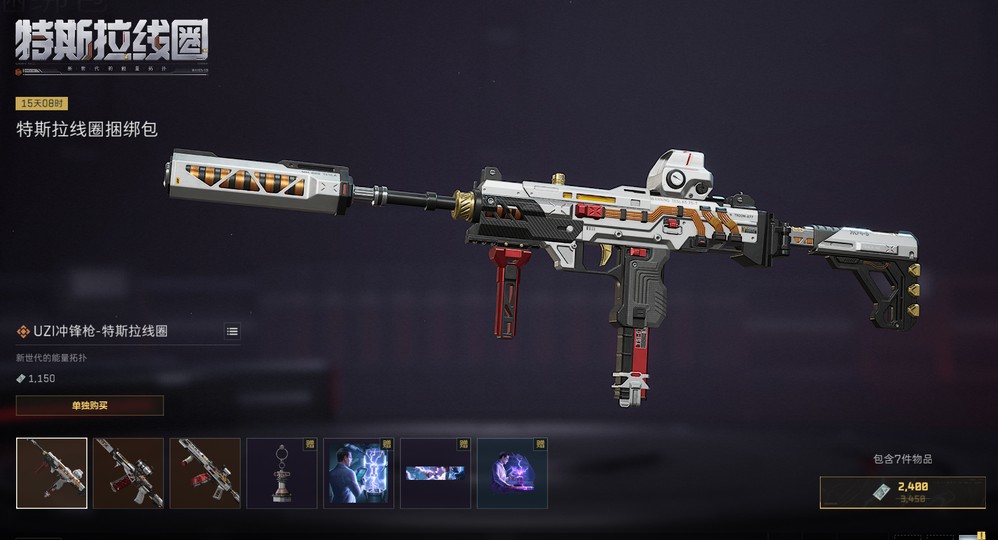Click the 单独购买 (buy separately) button

(89, 405)
